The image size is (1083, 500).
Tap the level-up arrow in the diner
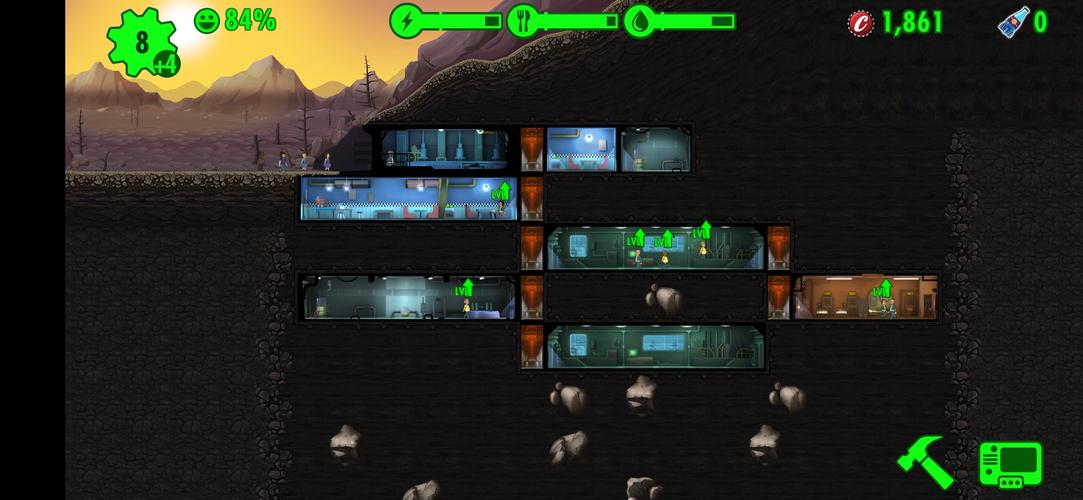pos(501,191)
